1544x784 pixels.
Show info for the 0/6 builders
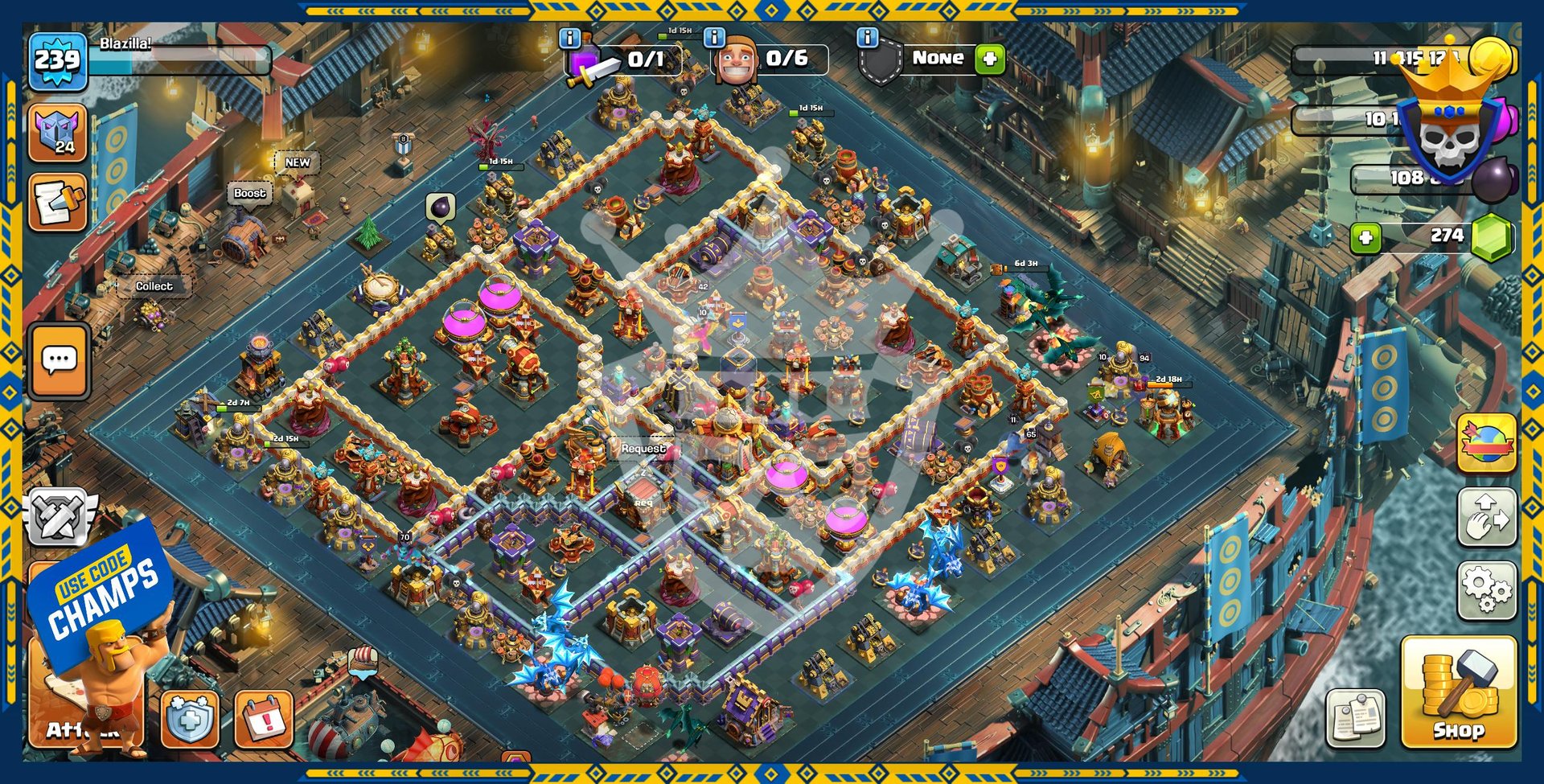714,38
